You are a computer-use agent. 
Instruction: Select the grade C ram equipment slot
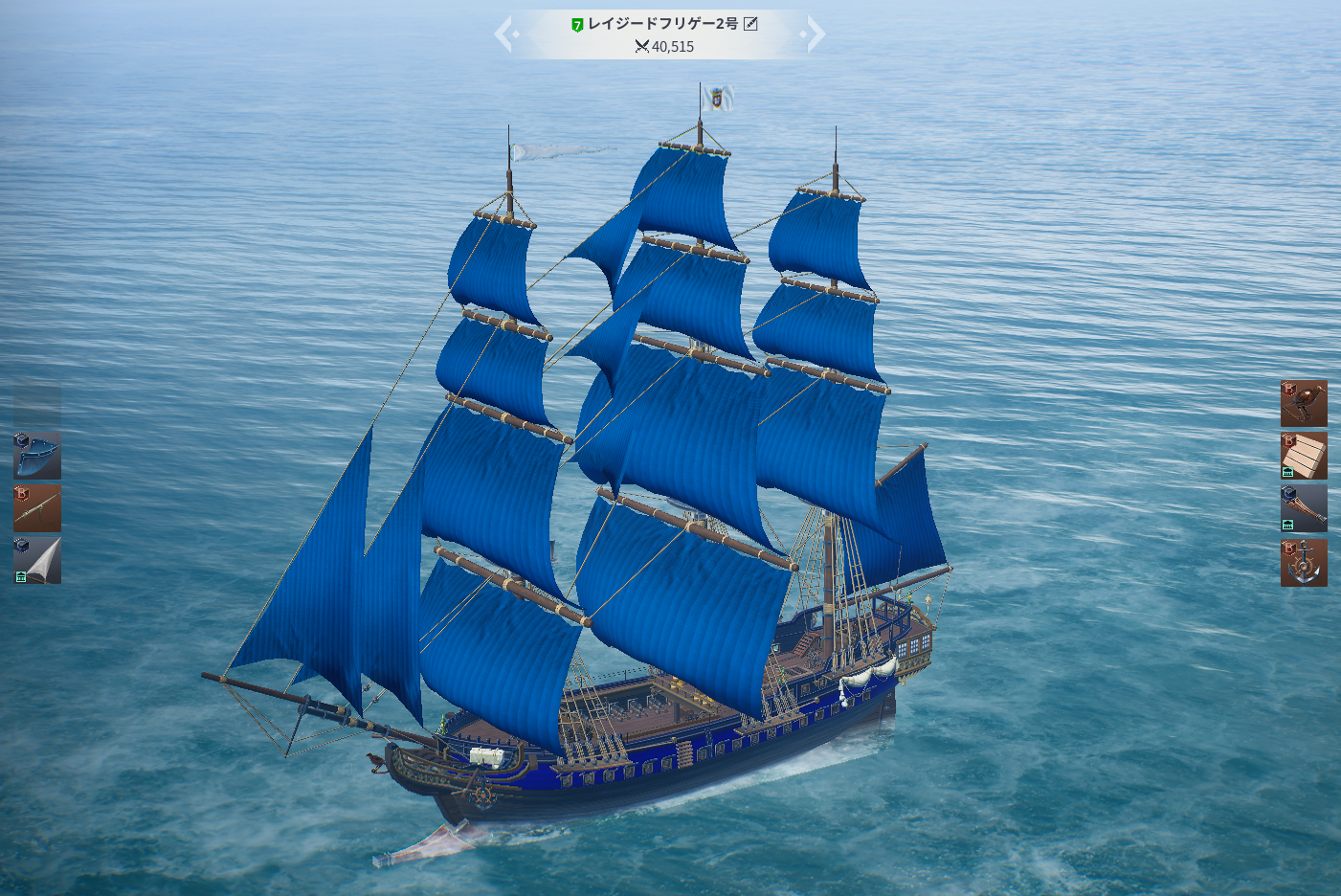pos(1304,507)
